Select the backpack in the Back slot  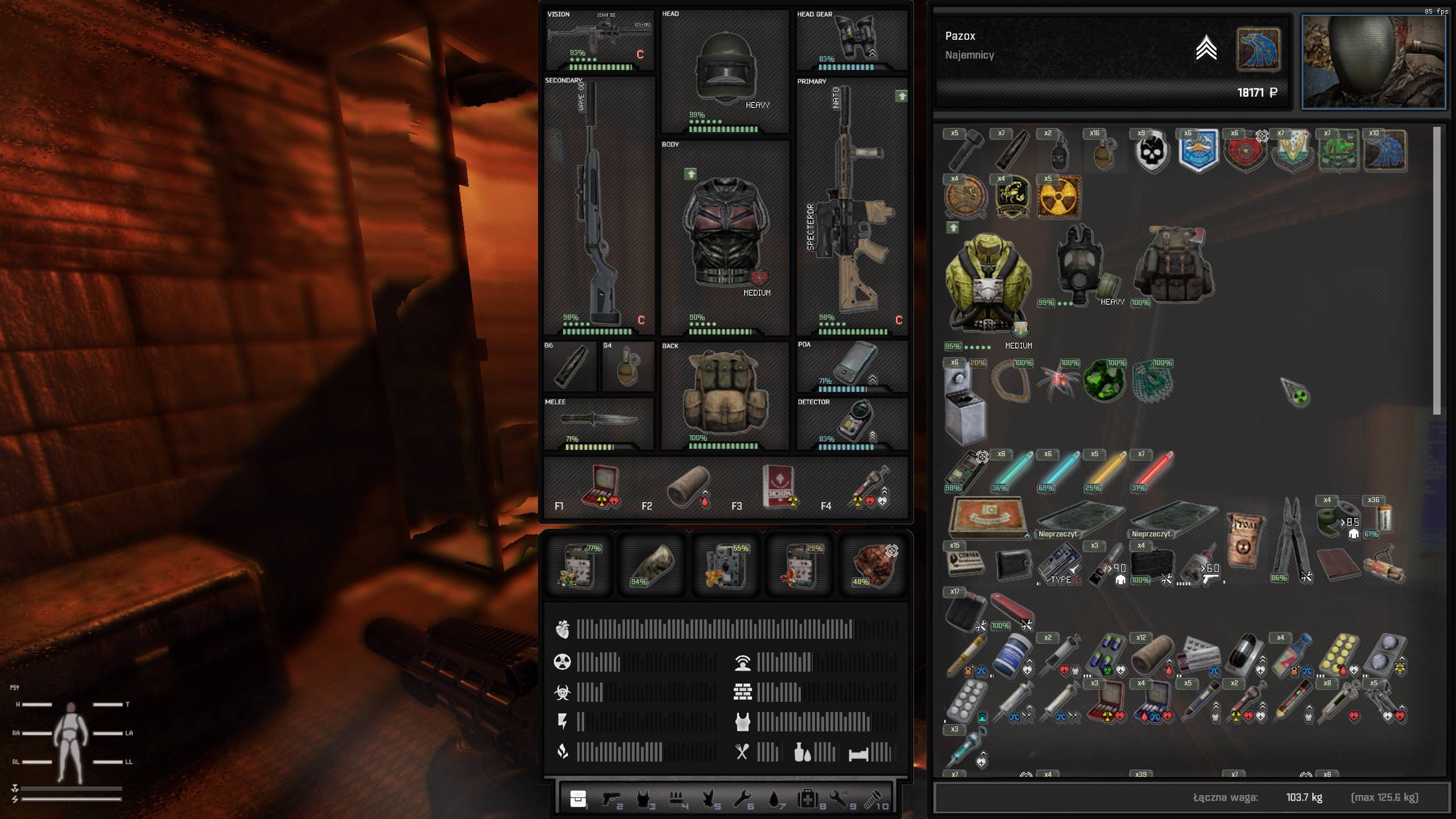tap(723, 392)
